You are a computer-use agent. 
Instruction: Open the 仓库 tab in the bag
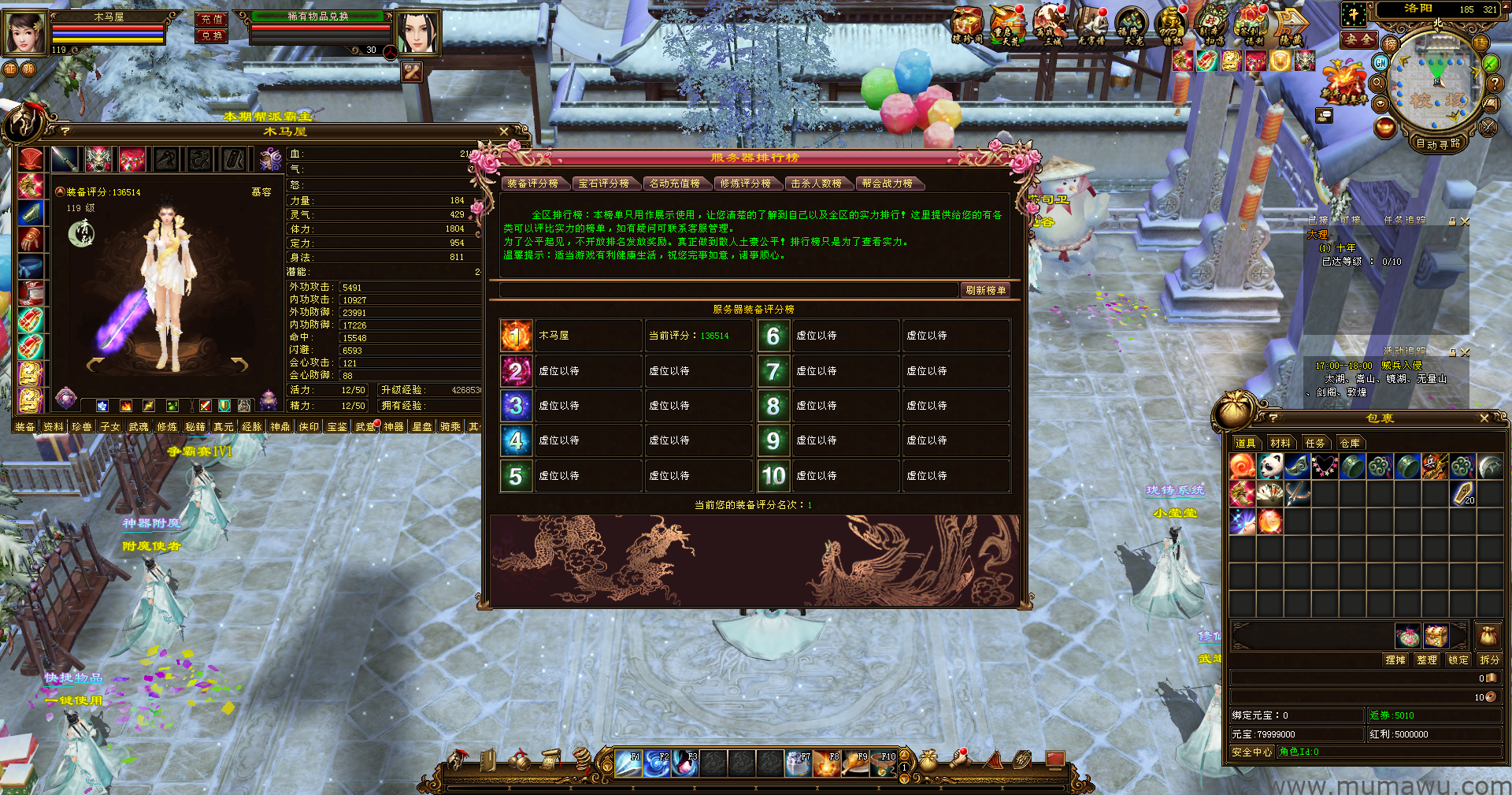pyautogui.click(x=1350, y=444)
